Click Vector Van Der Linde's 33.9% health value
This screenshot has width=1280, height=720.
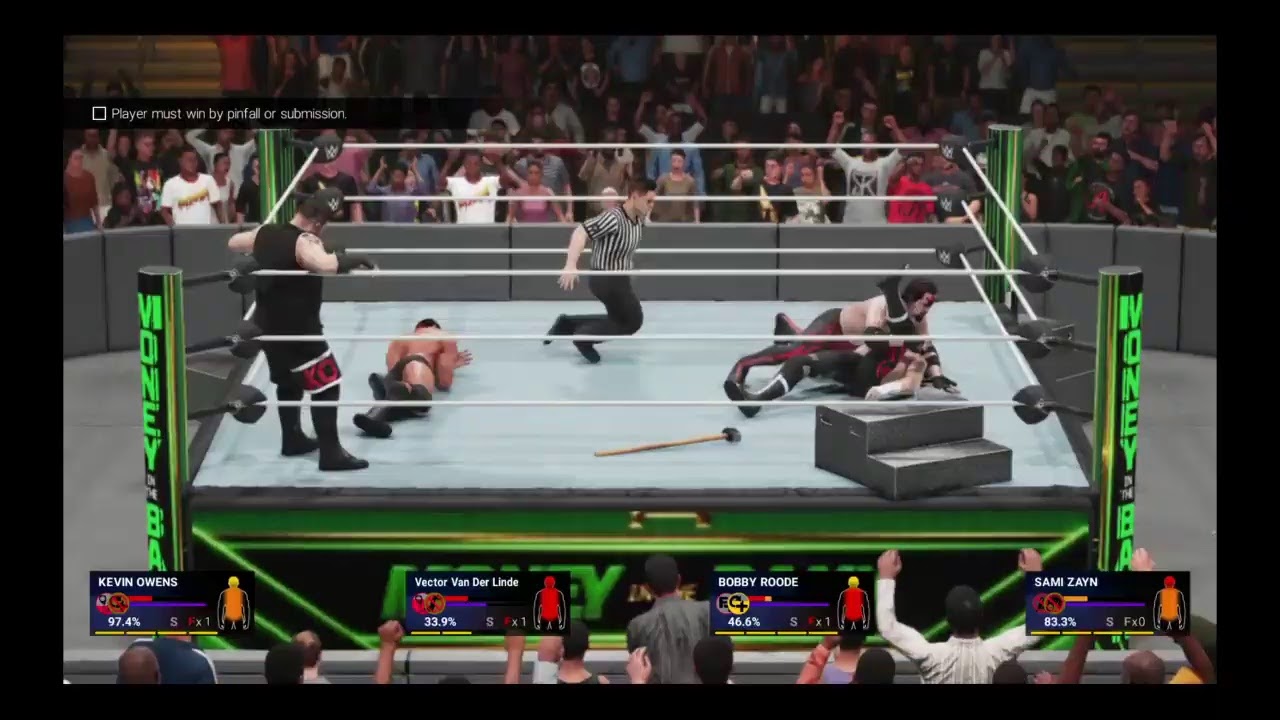[440, 622]
